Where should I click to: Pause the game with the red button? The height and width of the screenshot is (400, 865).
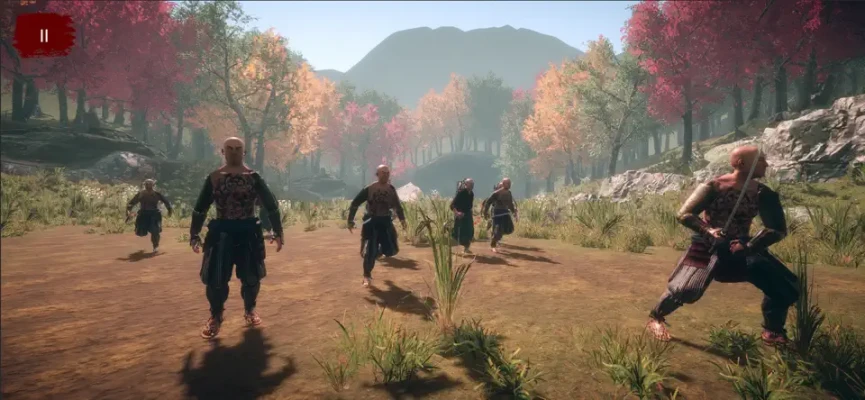coord(43,35)
